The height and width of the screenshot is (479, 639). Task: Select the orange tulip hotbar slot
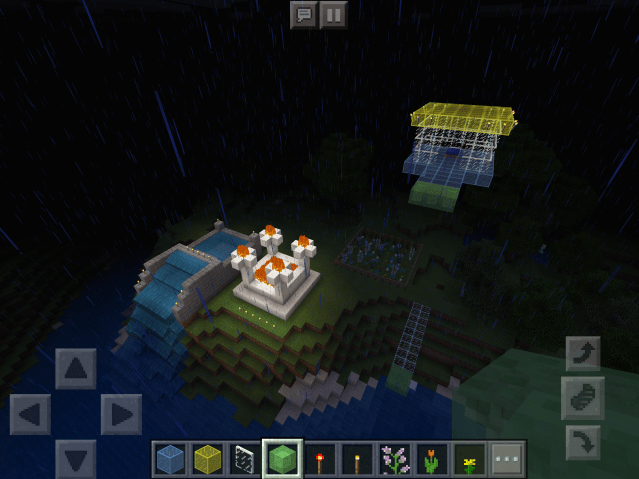[432, 459]
